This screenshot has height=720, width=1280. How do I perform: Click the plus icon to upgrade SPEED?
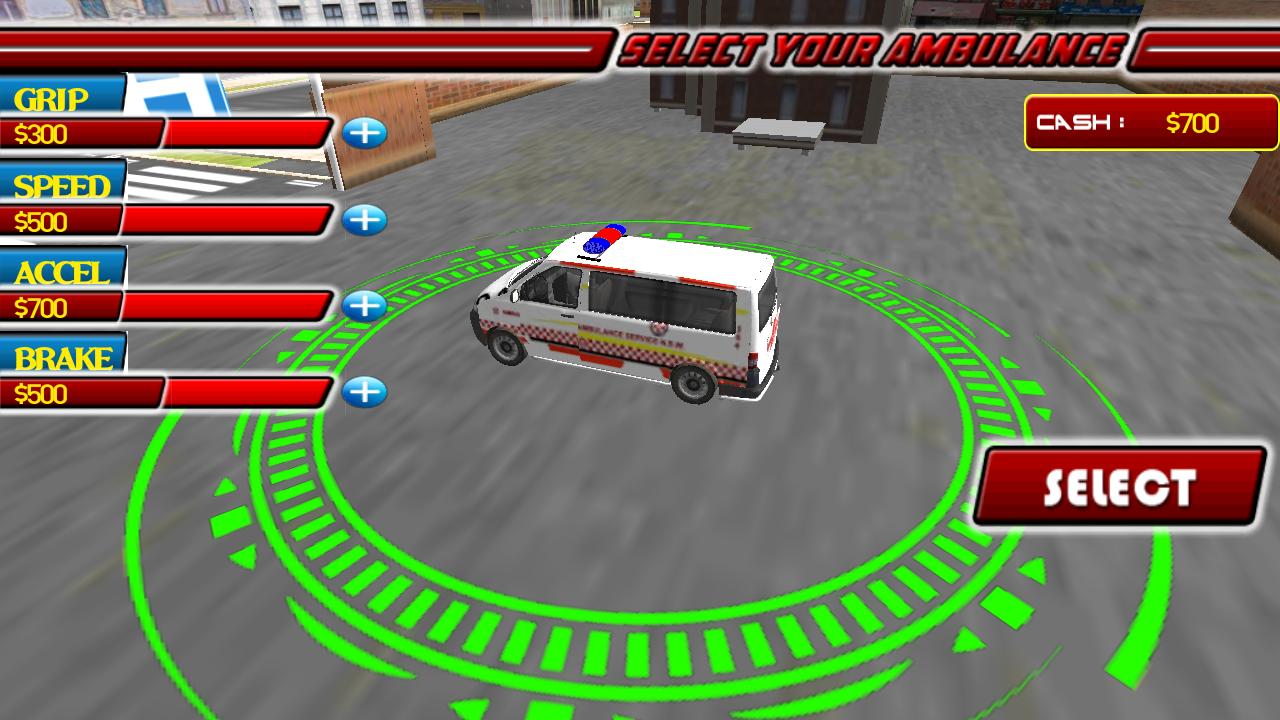365,219
